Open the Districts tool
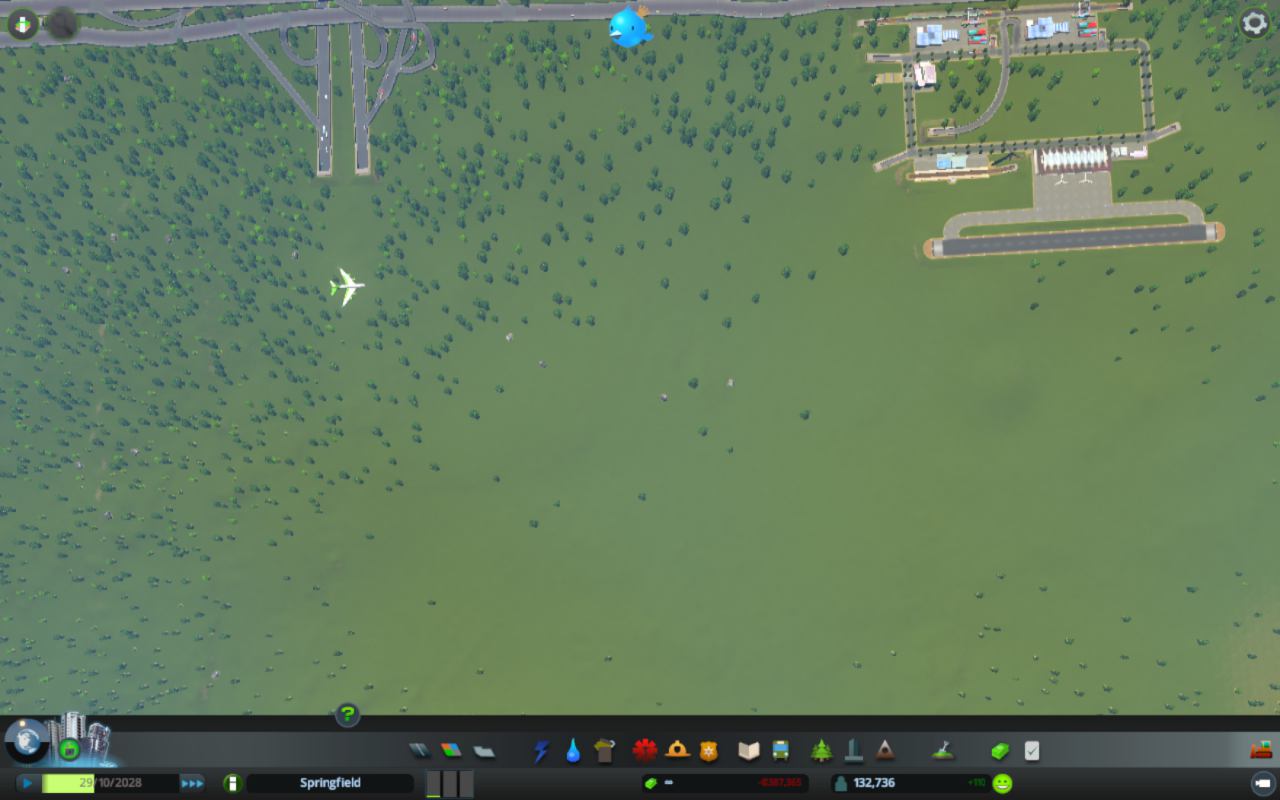The image size is (1280, 800). [484, 750]
